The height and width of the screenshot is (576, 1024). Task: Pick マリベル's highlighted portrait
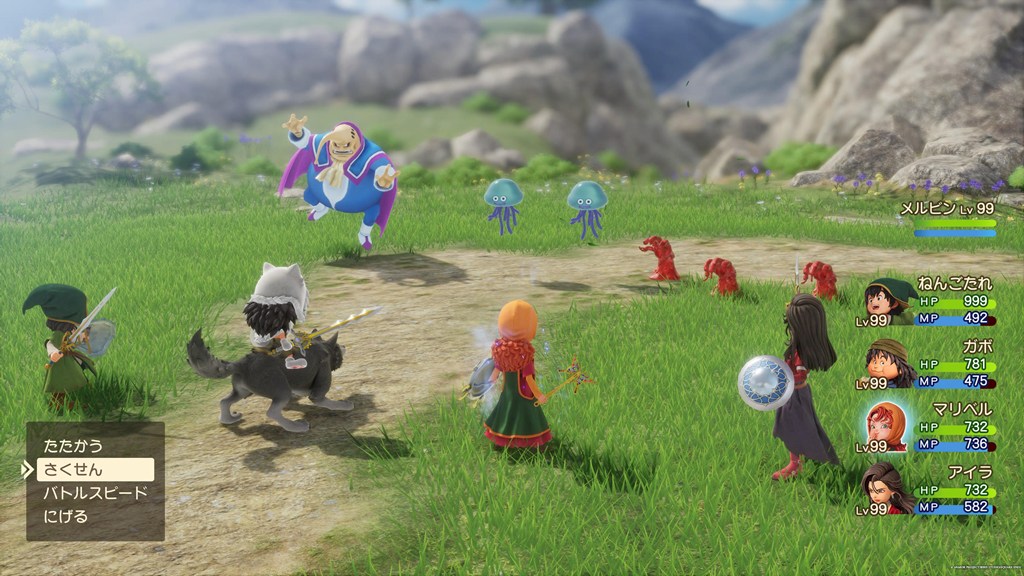coord(887,425)
